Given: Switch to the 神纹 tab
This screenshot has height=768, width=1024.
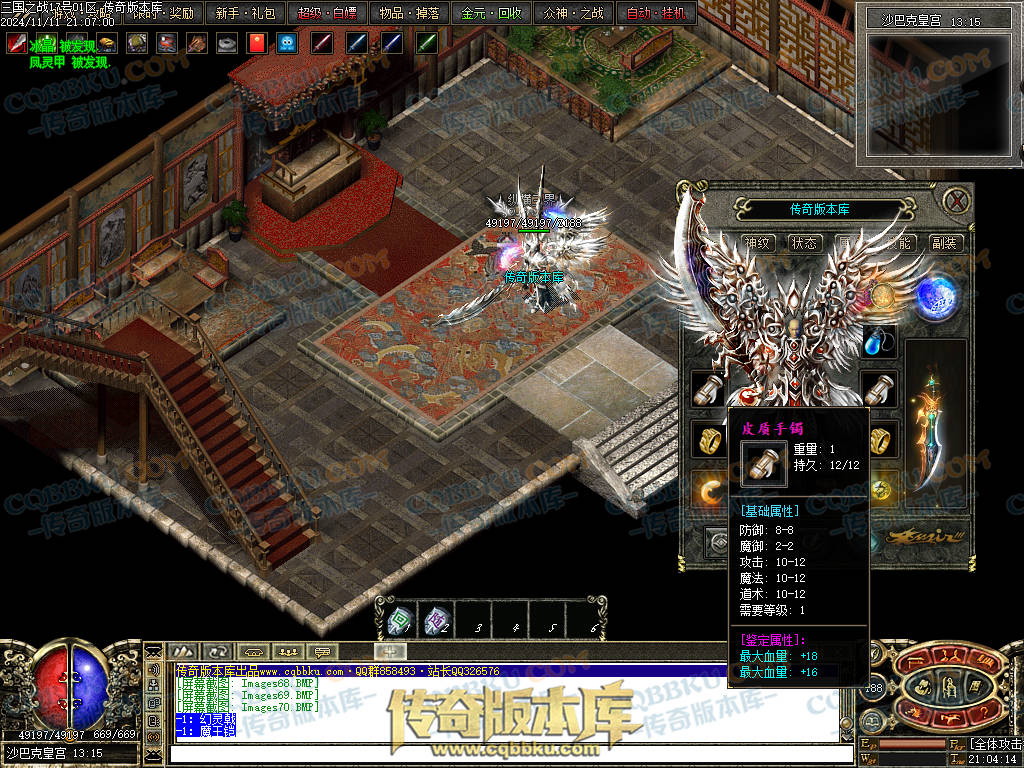Looking at the screenshot, I should point(758,243).
